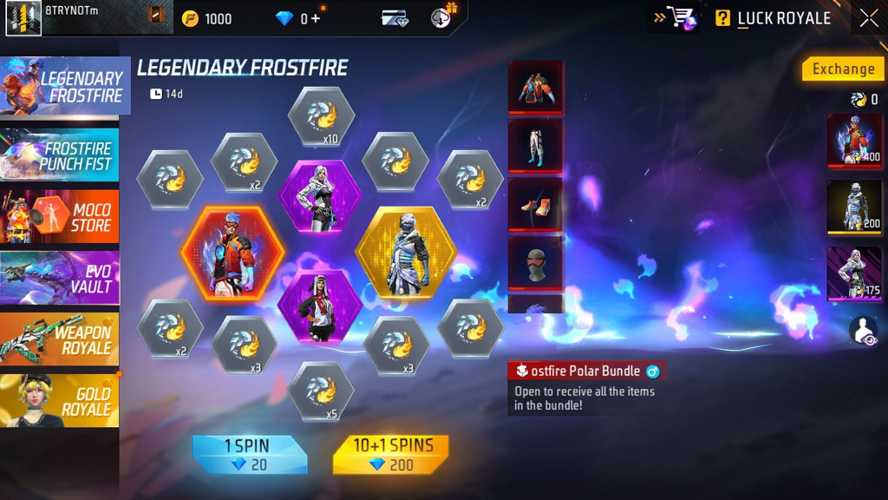Switch to the Frostfire Punch Fist tab

point(60,155)
